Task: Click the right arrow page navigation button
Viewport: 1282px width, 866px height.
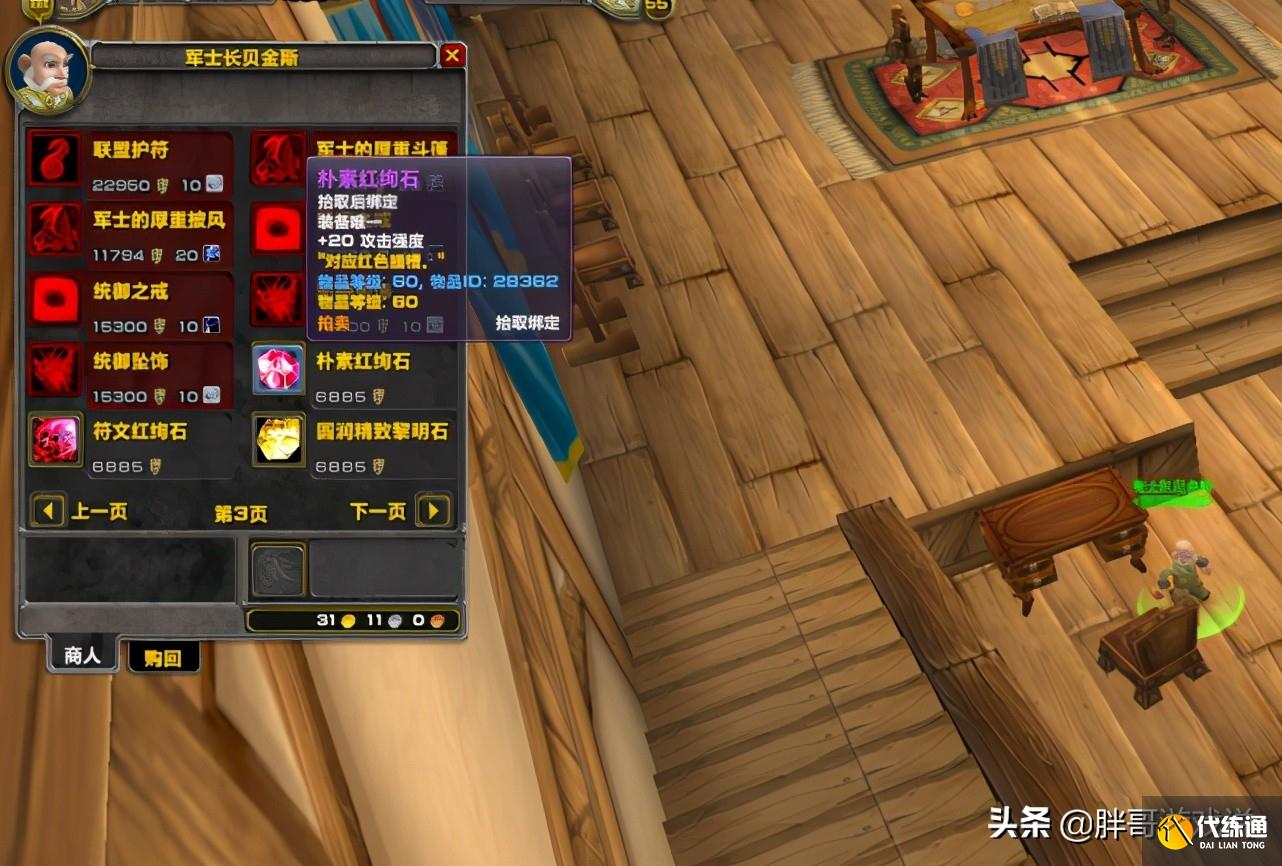Action: click(x=433, y=511)
